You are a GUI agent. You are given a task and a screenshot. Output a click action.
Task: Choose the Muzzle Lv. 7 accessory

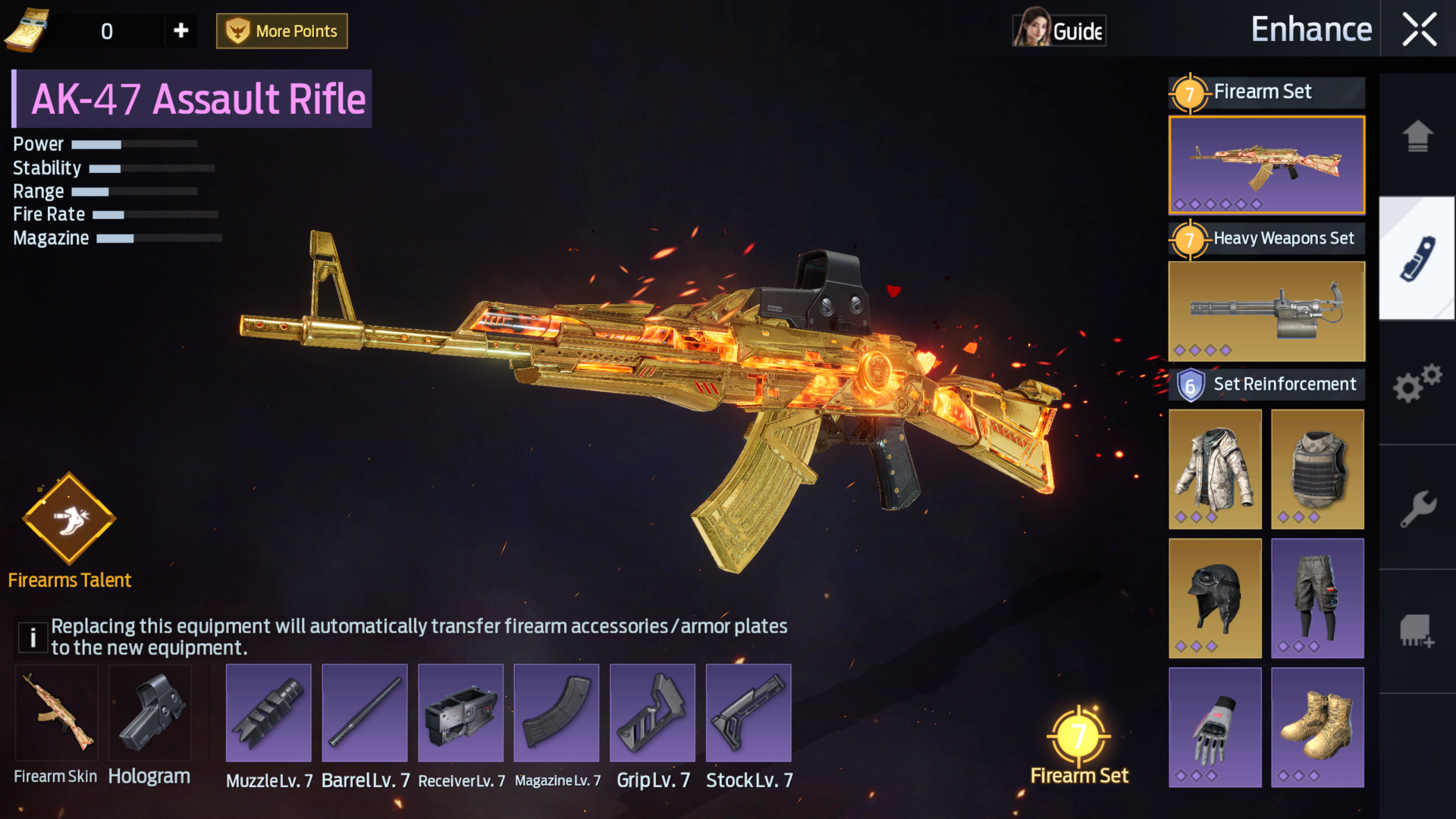pyautogui.click(x=268, y=714)
